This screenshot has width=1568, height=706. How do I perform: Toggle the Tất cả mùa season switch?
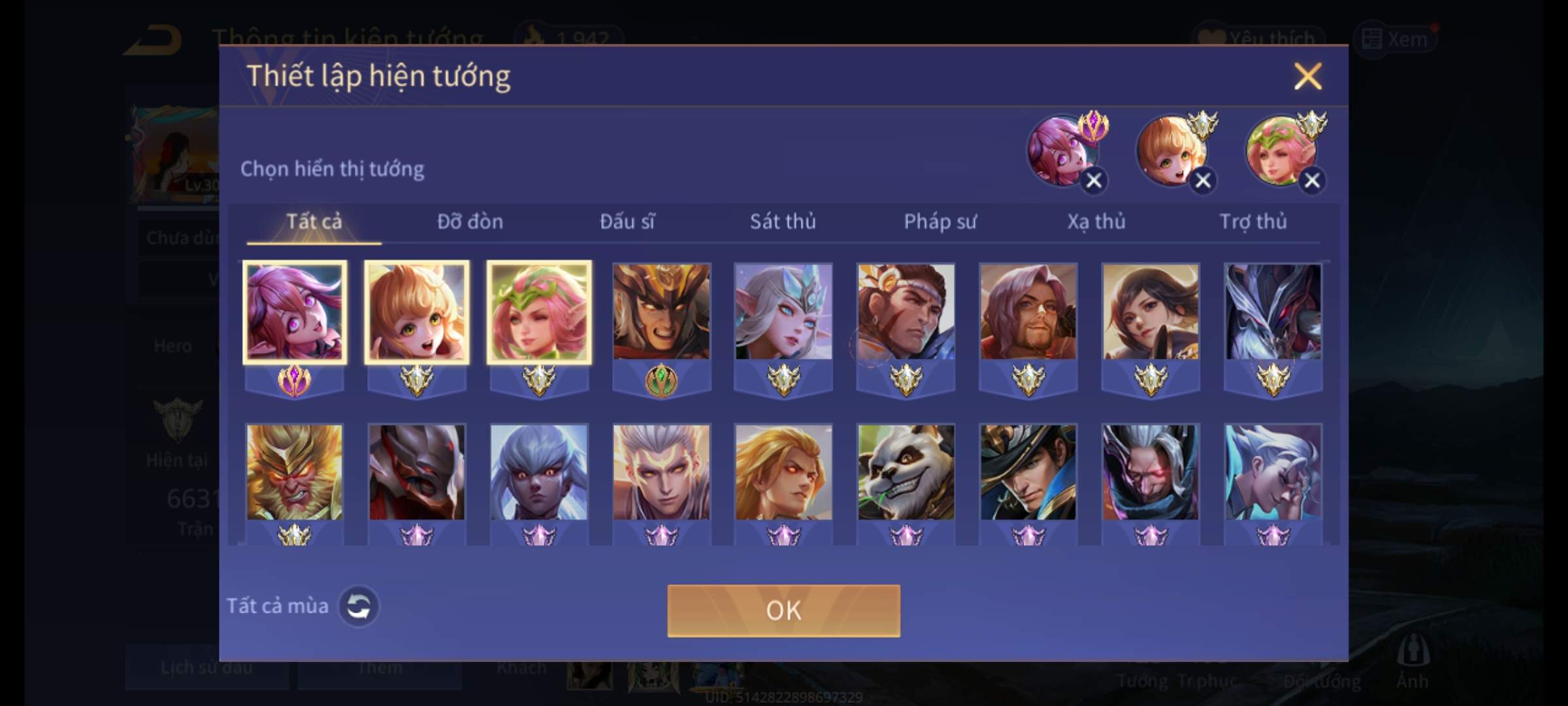tap(359, 606)
